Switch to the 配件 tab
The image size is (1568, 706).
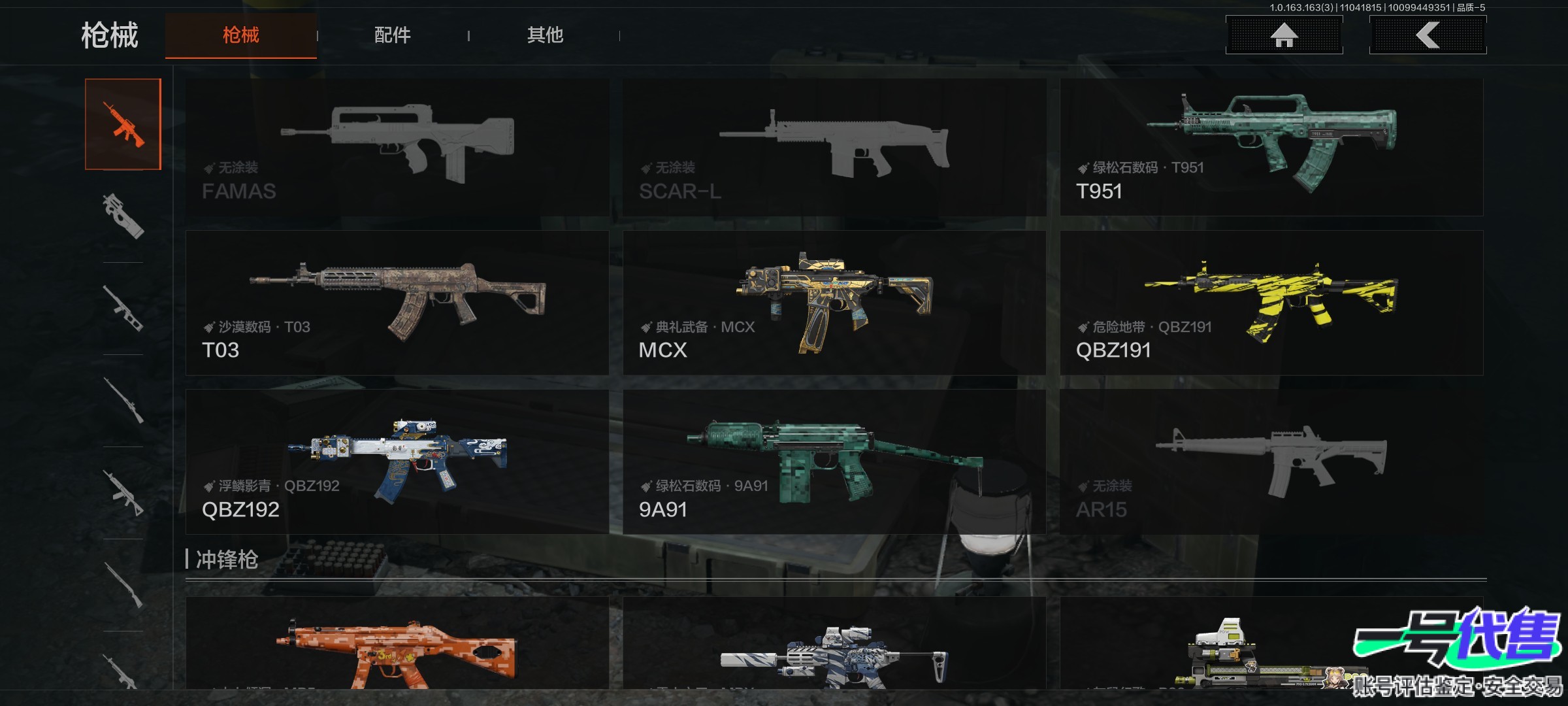pos(392,35)
